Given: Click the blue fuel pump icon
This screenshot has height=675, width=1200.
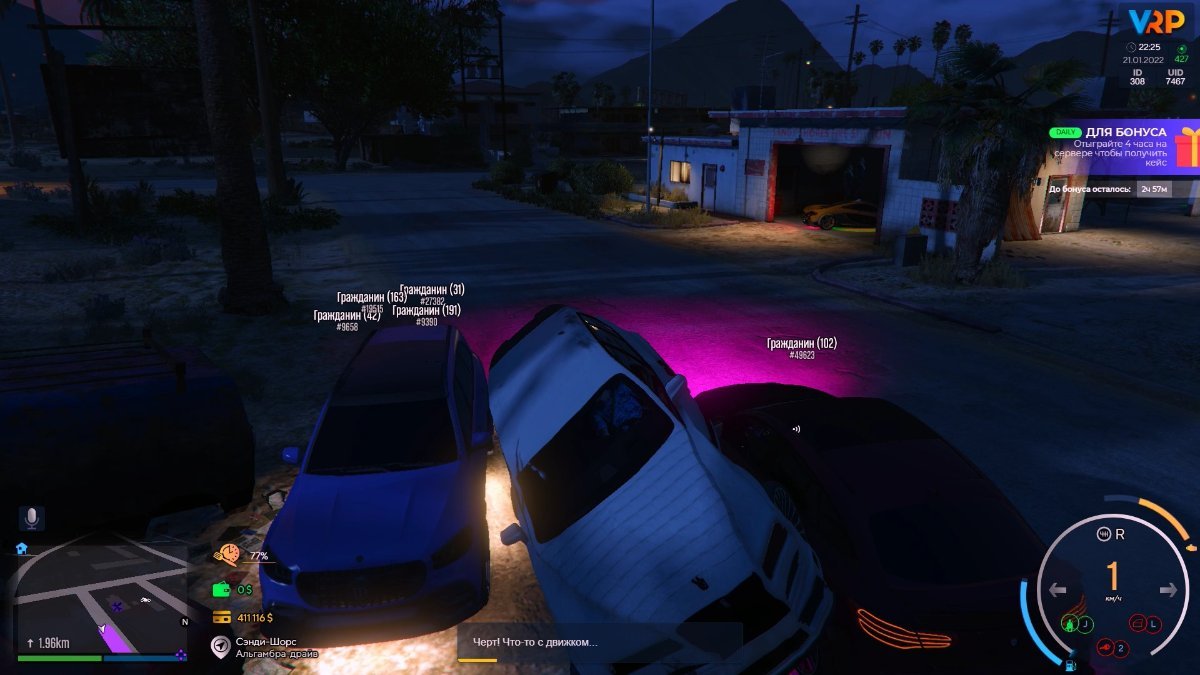Looking at the screenshot, I should point(1071,665).
